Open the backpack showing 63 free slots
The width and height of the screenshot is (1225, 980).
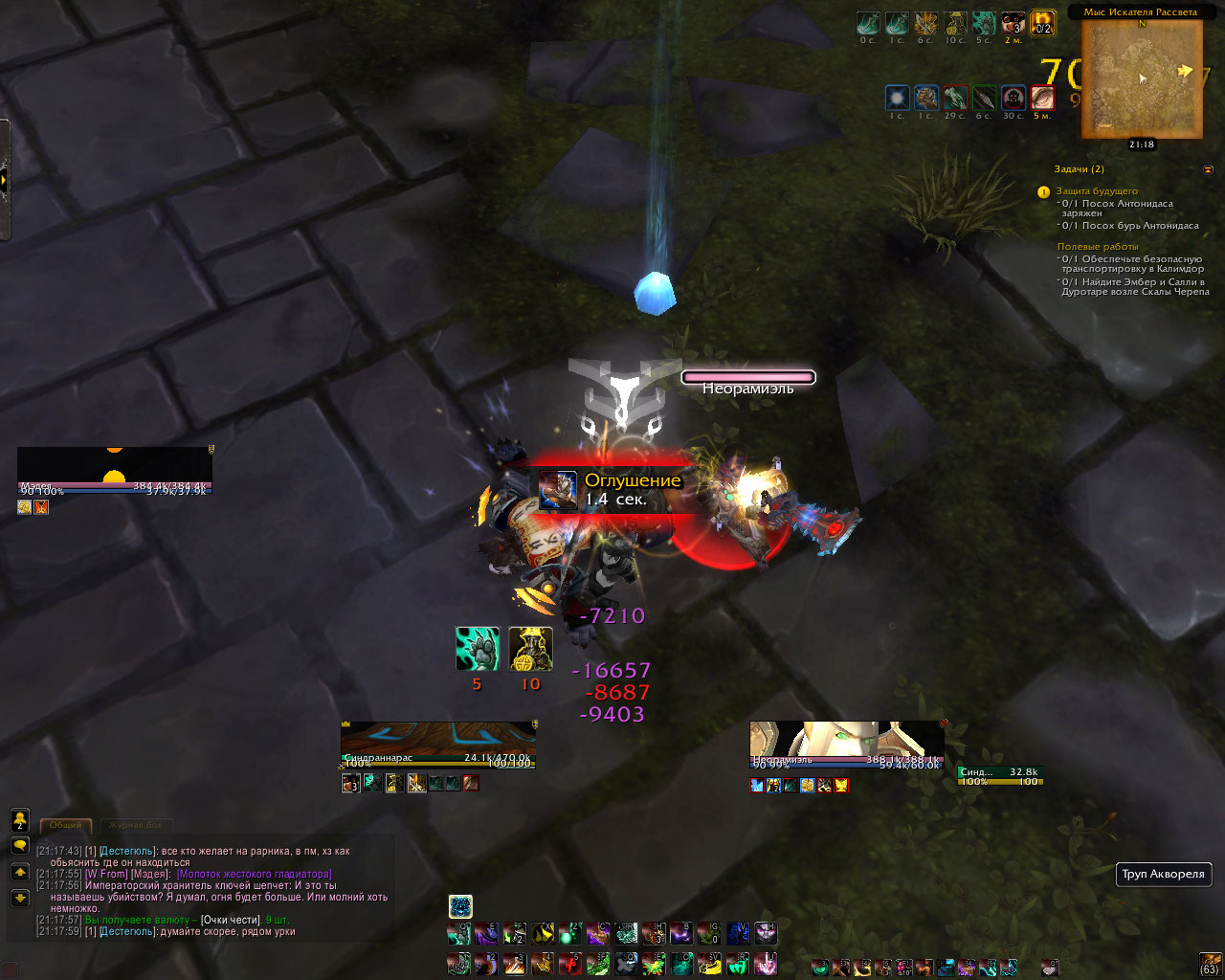tap(1210, 963)
